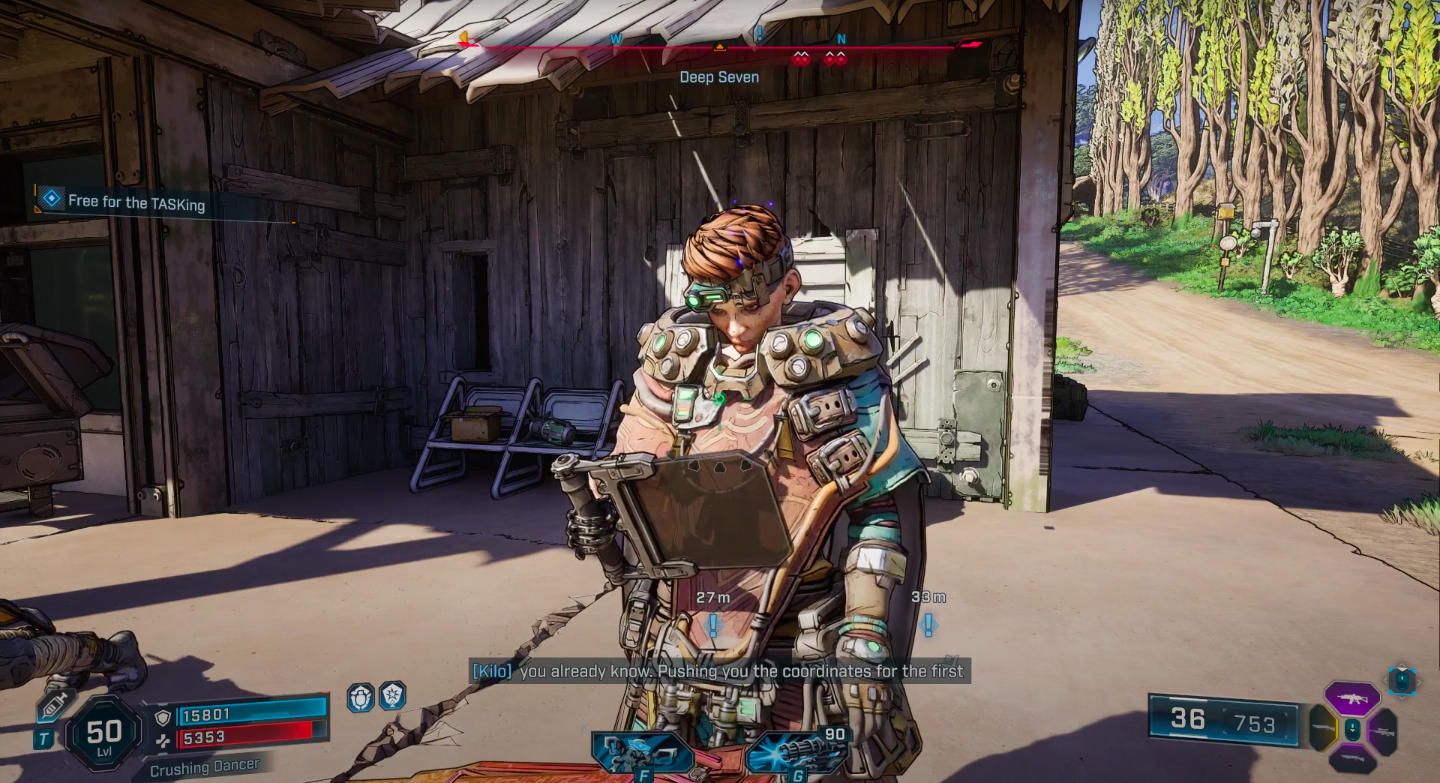
Task: Switch to the yellow-edged left weapon slot
Action: coord(1322,729)
